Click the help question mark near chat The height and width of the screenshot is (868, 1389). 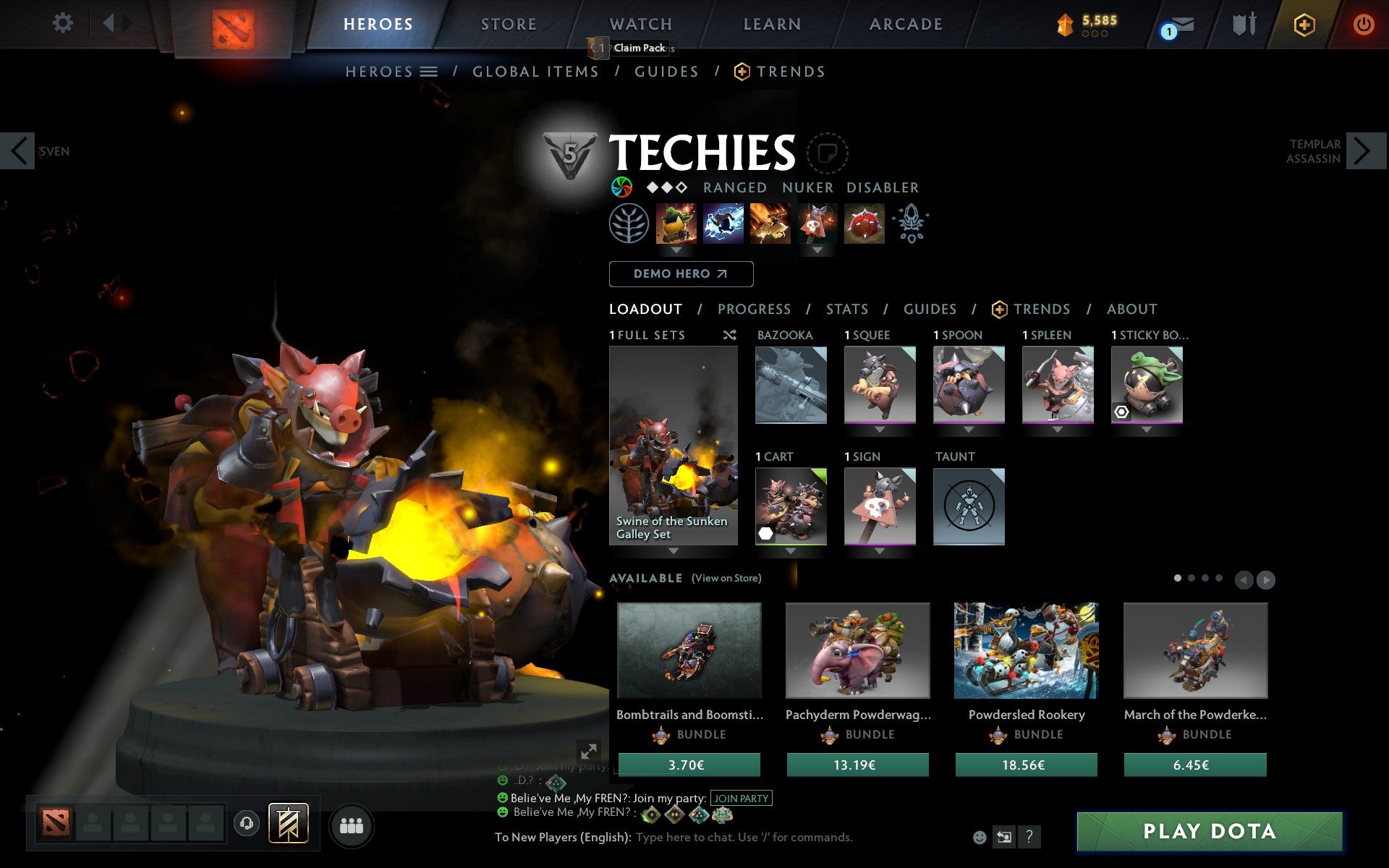(x=1030, y=838)
